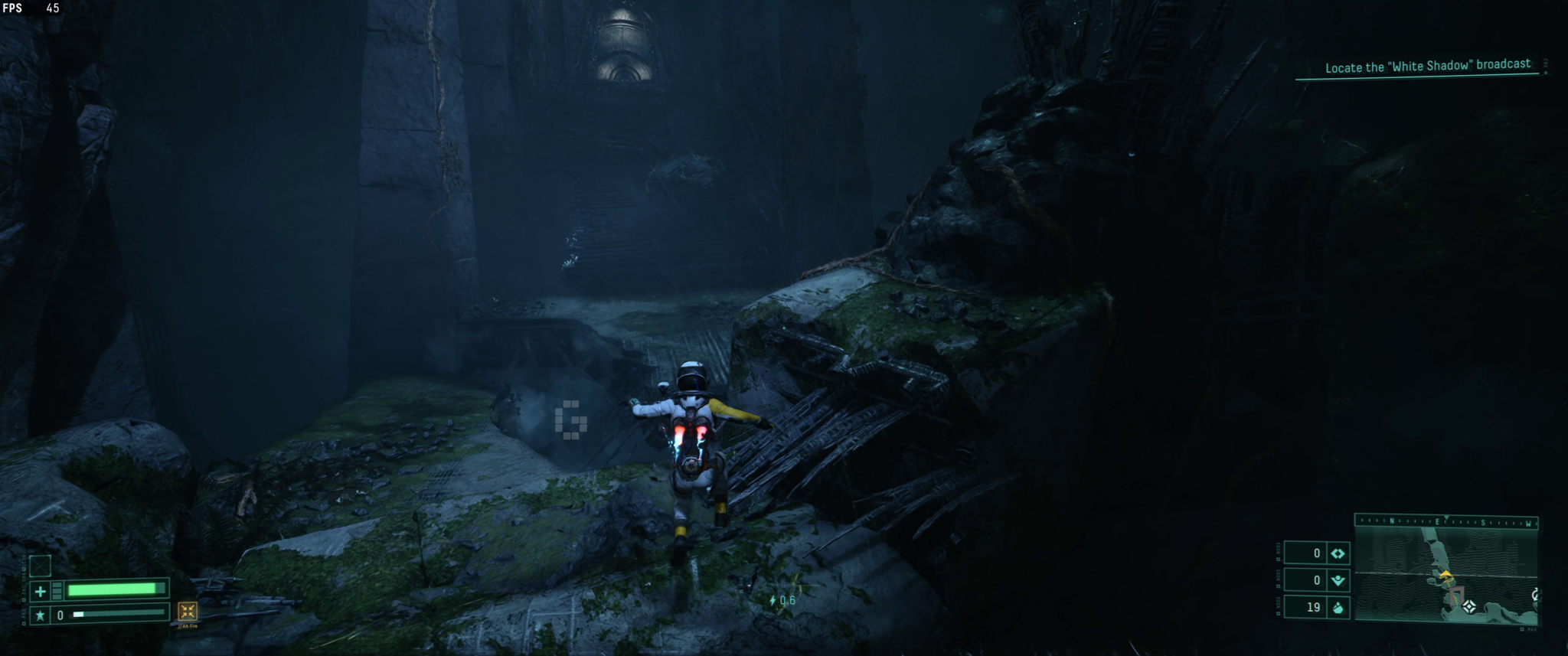Screen dimensions: 1568x656
Task: Click the Obolite count reading 19
Action: point(1314,607)
